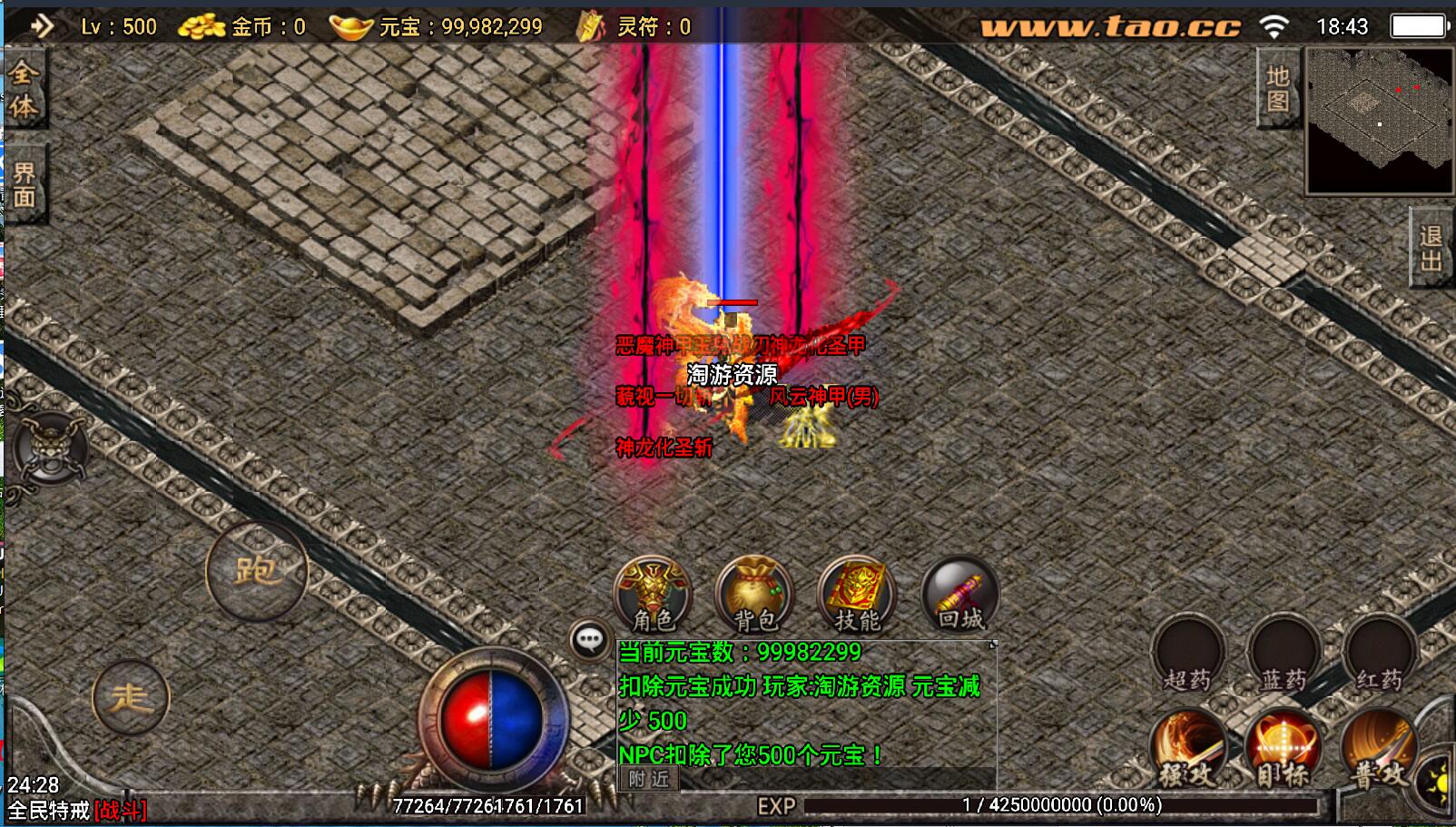Use the 红药 red potion slot
The width and height of the screenshot is (1456, 827).
[x=1379, y=655]
